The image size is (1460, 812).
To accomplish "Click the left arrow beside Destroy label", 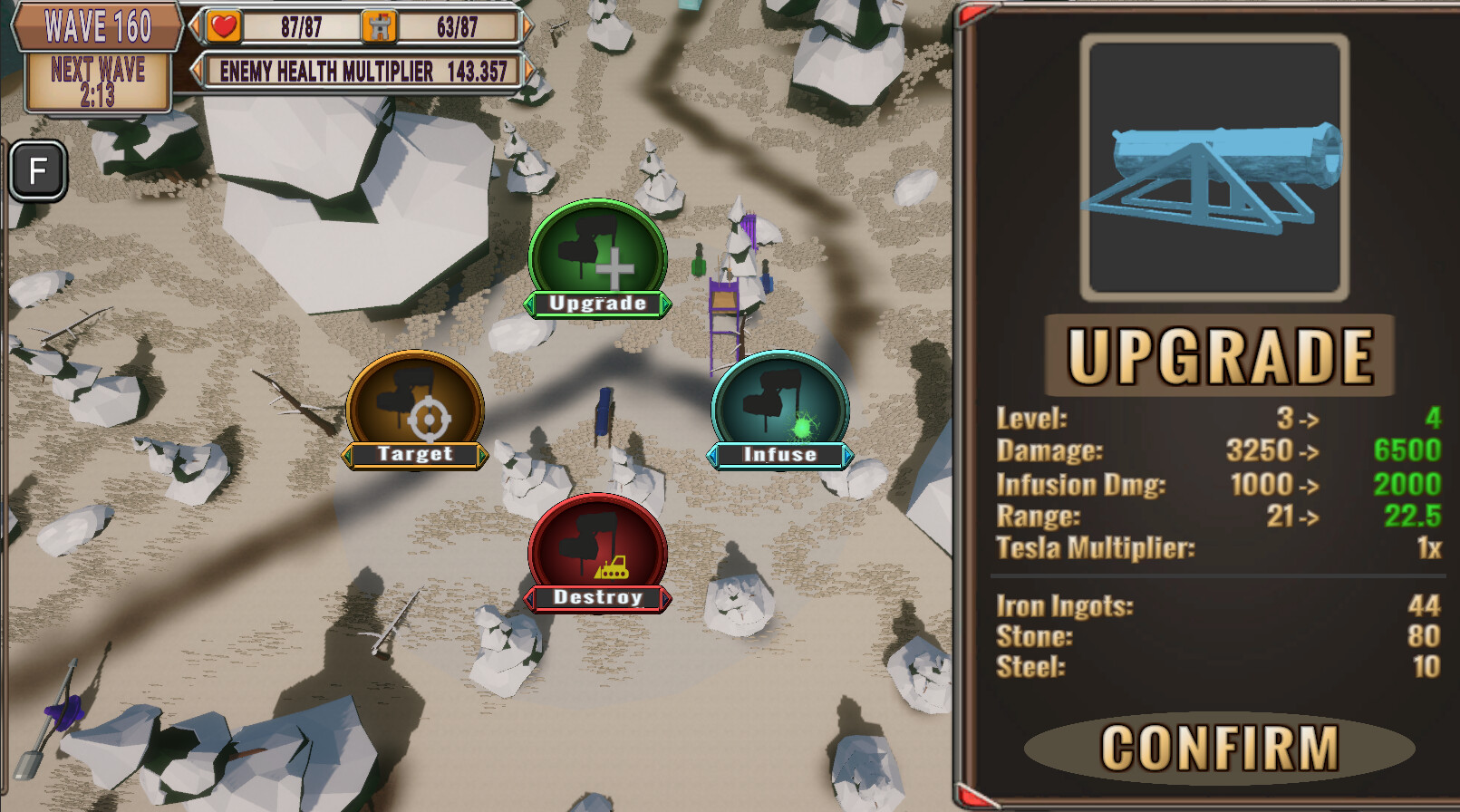I will (530, 598).
